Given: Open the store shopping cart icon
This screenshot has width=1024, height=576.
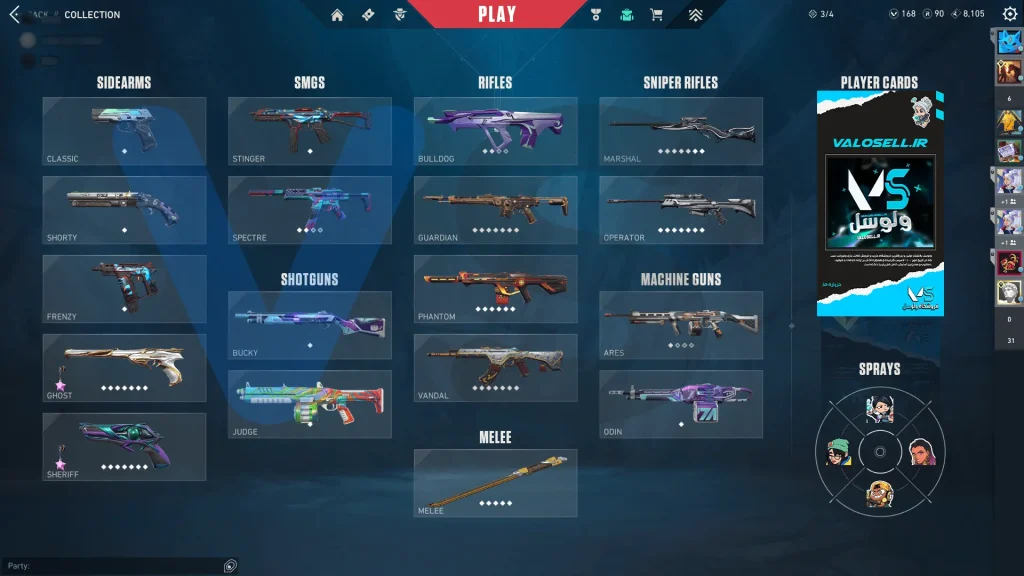Looking at the screenshot, I should [656, 14].
